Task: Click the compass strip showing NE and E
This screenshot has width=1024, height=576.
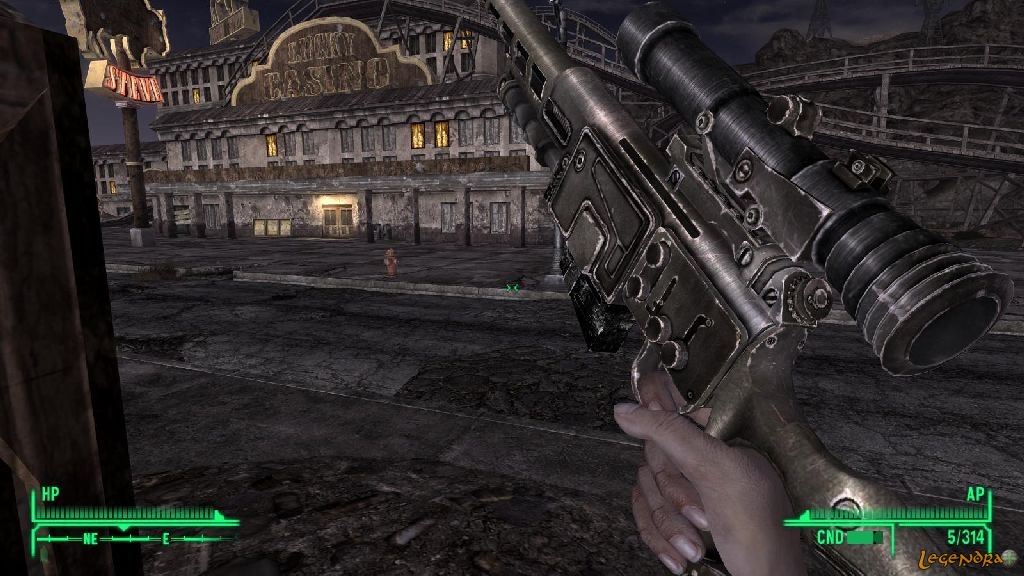Action: (x=130, y=538)
